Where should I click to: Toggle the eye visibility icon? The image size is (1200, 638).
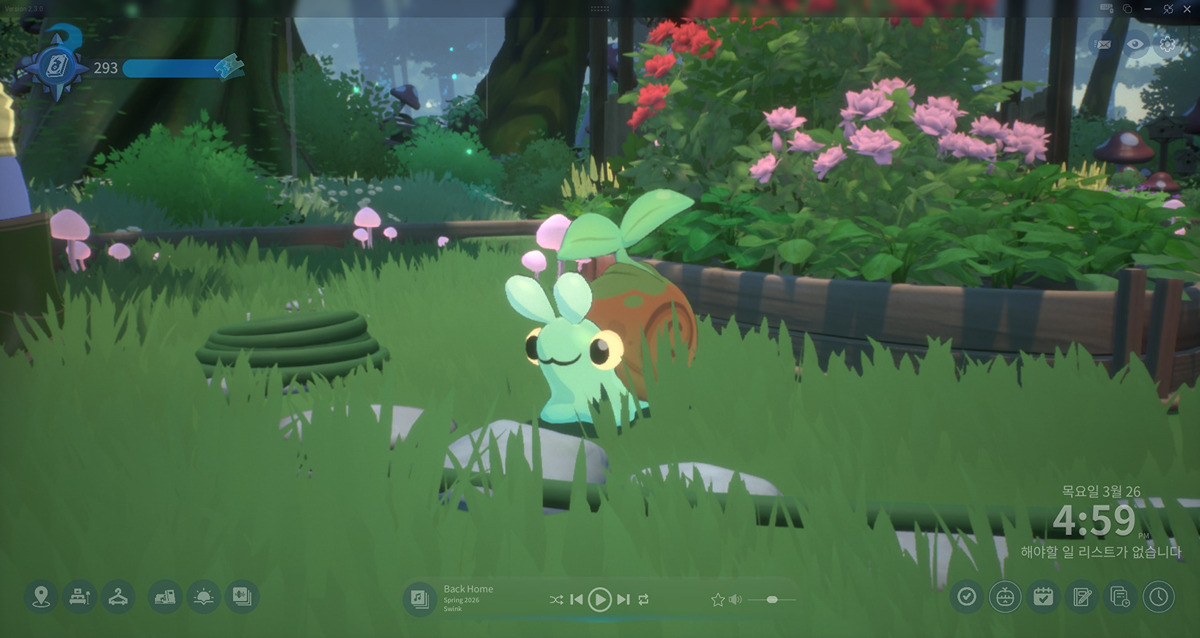pyautogui.click(x=1135, y=43)
